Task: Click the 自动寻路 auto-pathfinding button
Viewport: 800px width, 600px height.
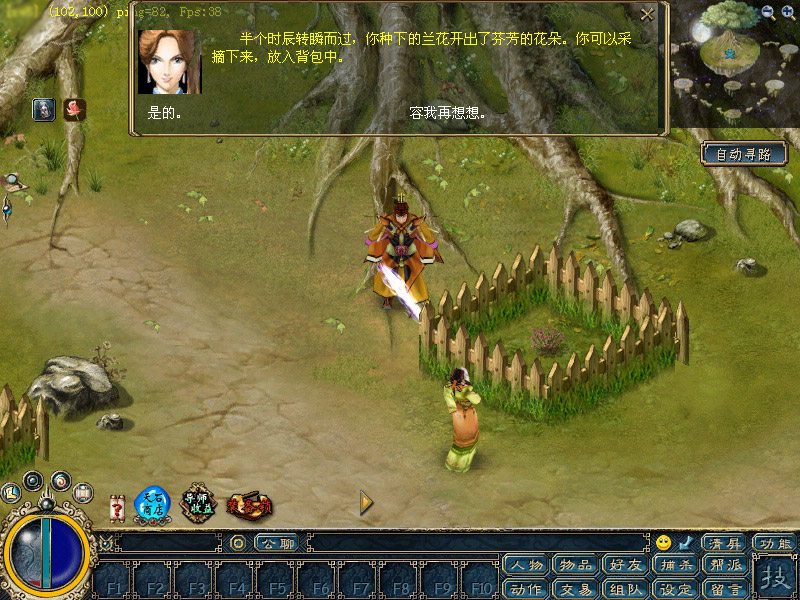Action: pos(744,154)
